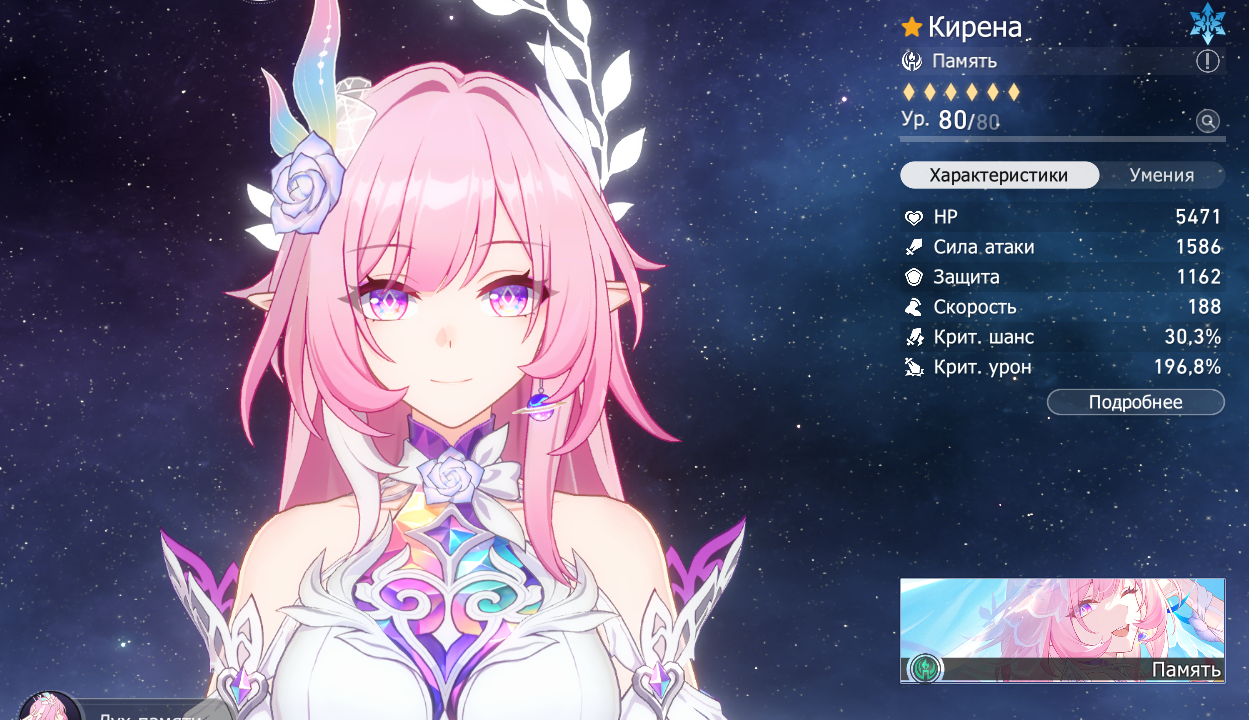Select the Характеристики tab

(998, 175)
